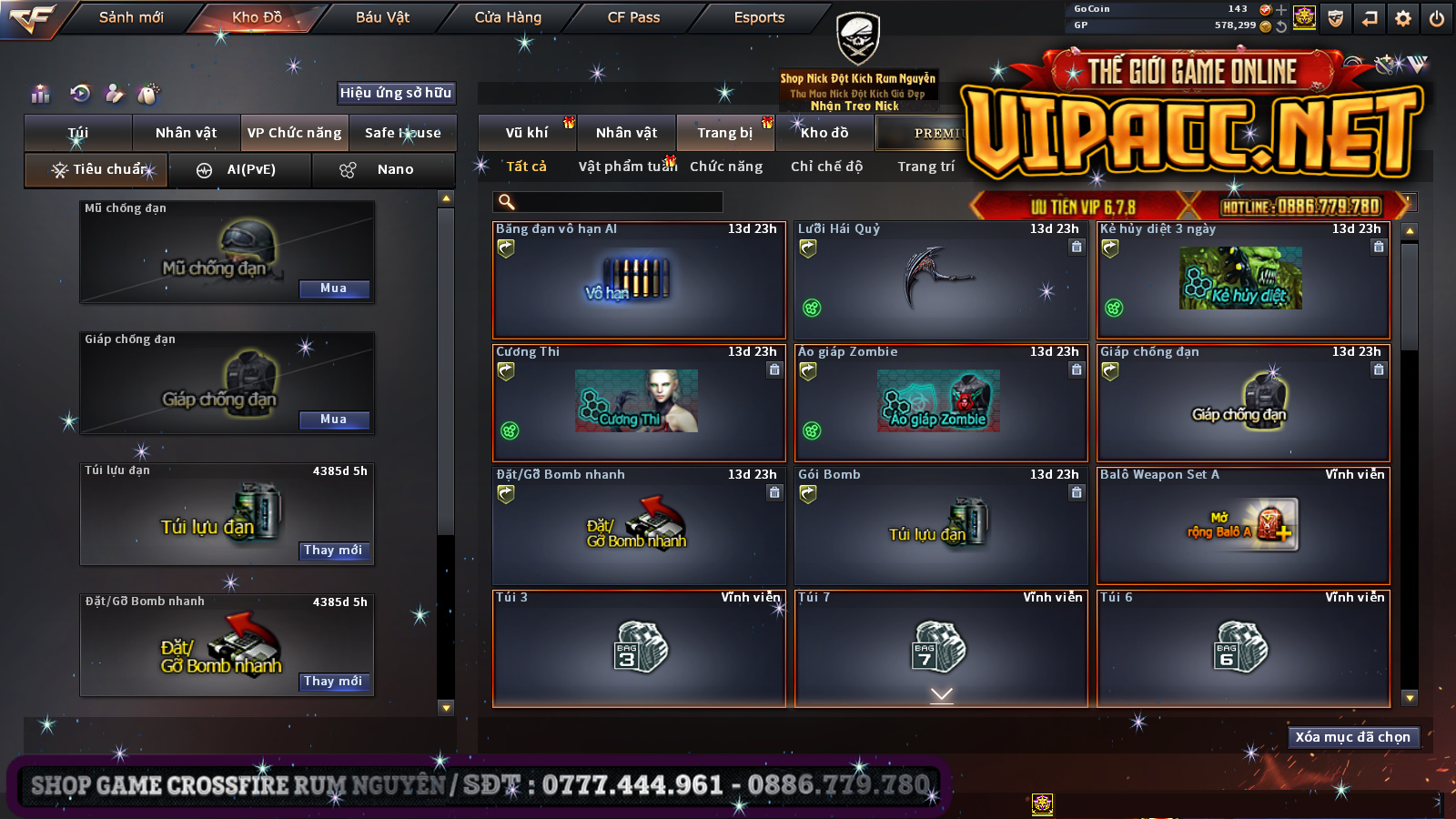The image size is (1456, 819).
Task: Toggle the Hiệu ứng sở hữu button
Action: click(x=396, y=93)
